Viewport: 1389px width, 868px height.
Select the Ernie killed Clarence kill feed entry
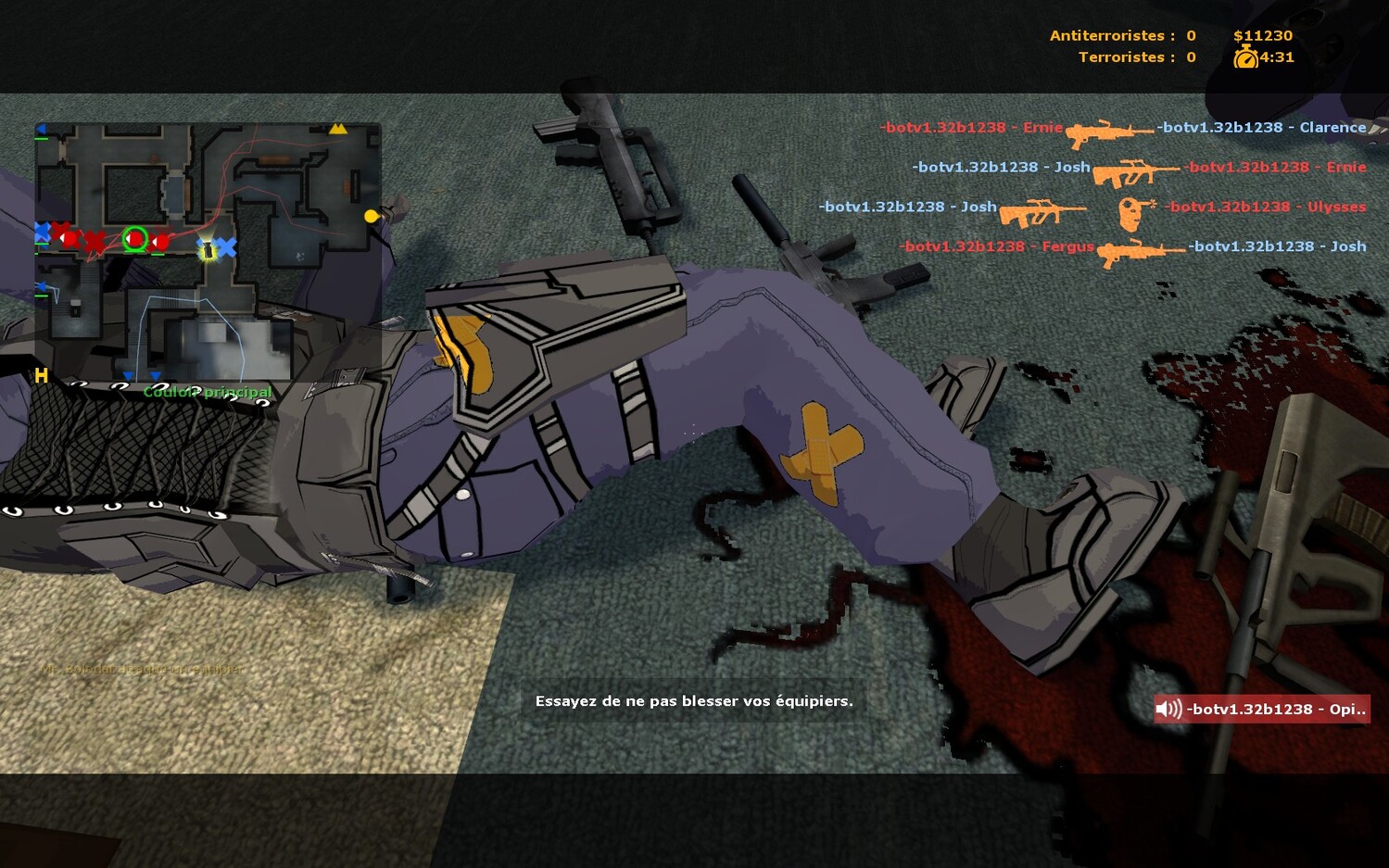coord(1122,129)
